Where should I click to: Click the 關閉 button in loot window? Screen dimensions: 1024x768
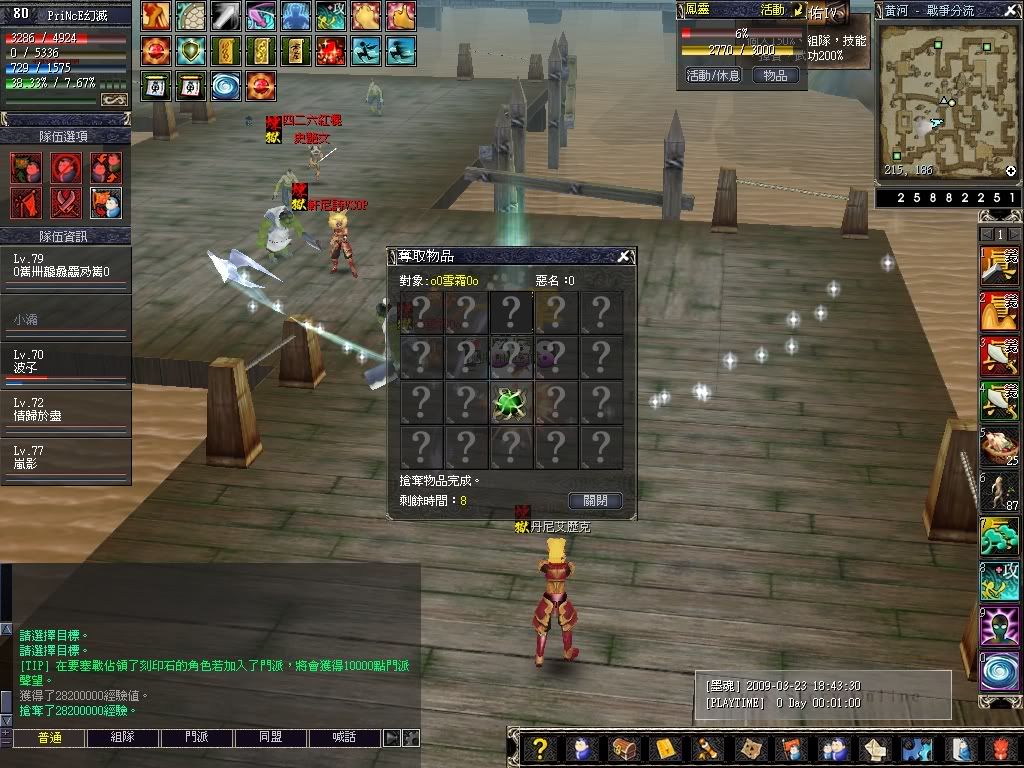coord(595,500)
